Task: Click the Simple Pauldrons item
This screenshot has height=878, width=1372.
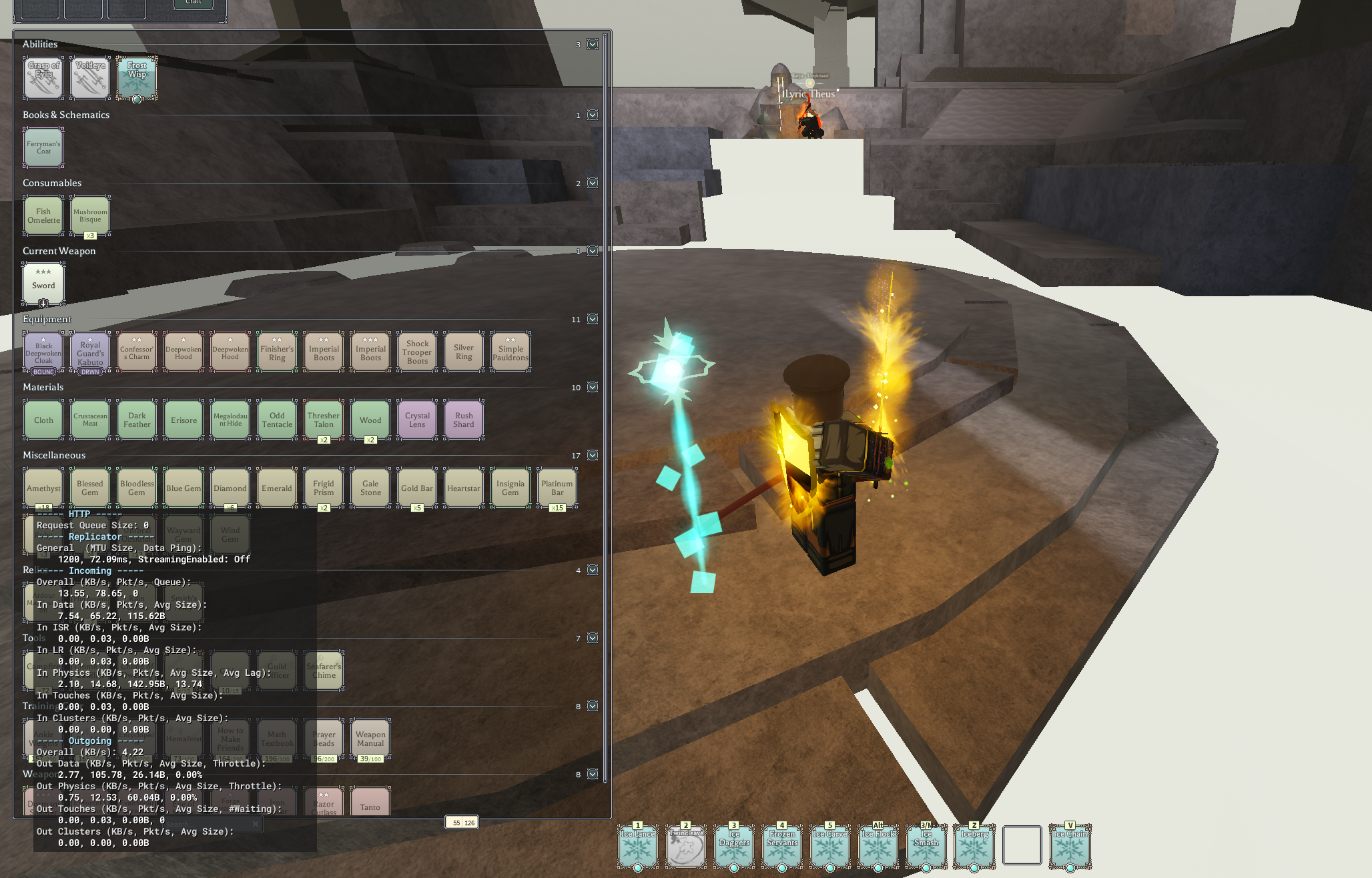Action: [510, 352]
